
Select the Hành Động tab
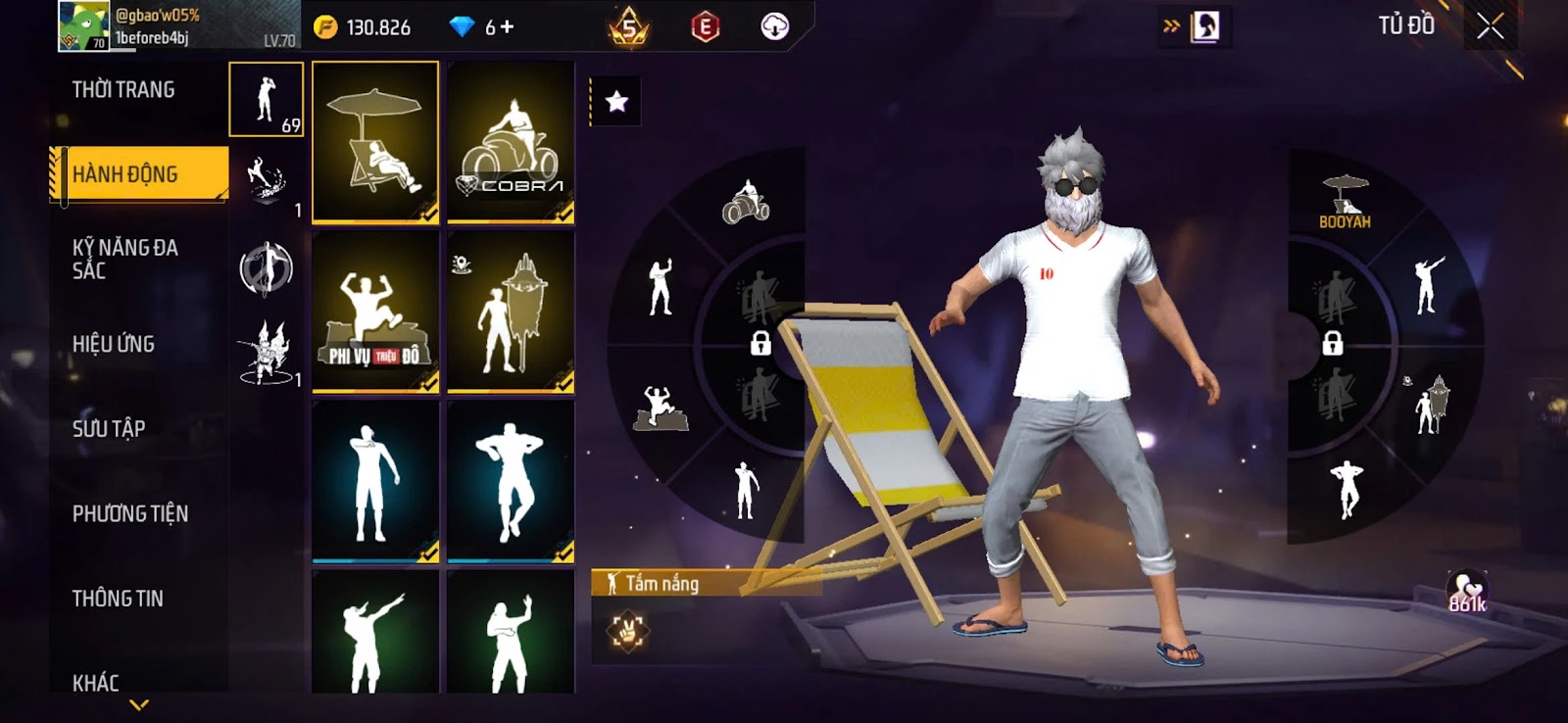click(x=139, y=174)
